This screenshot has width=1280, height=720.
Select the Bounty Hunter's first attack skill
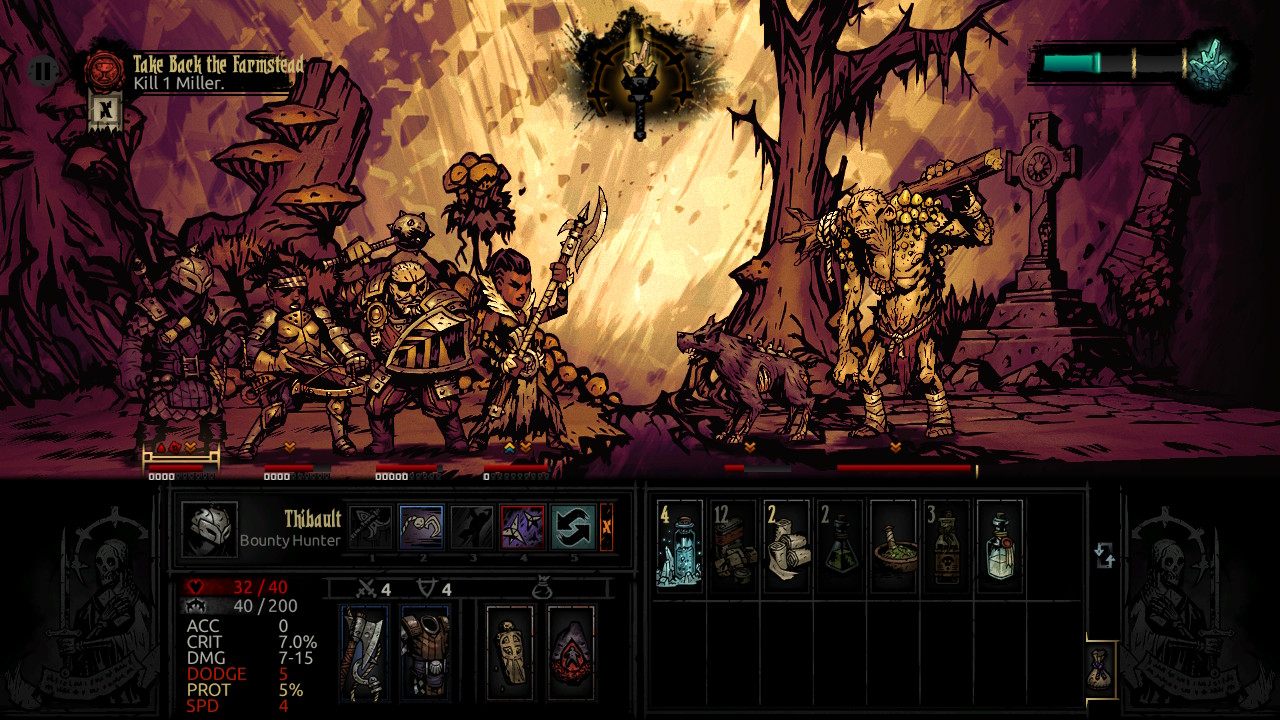[x=371, y=526]
